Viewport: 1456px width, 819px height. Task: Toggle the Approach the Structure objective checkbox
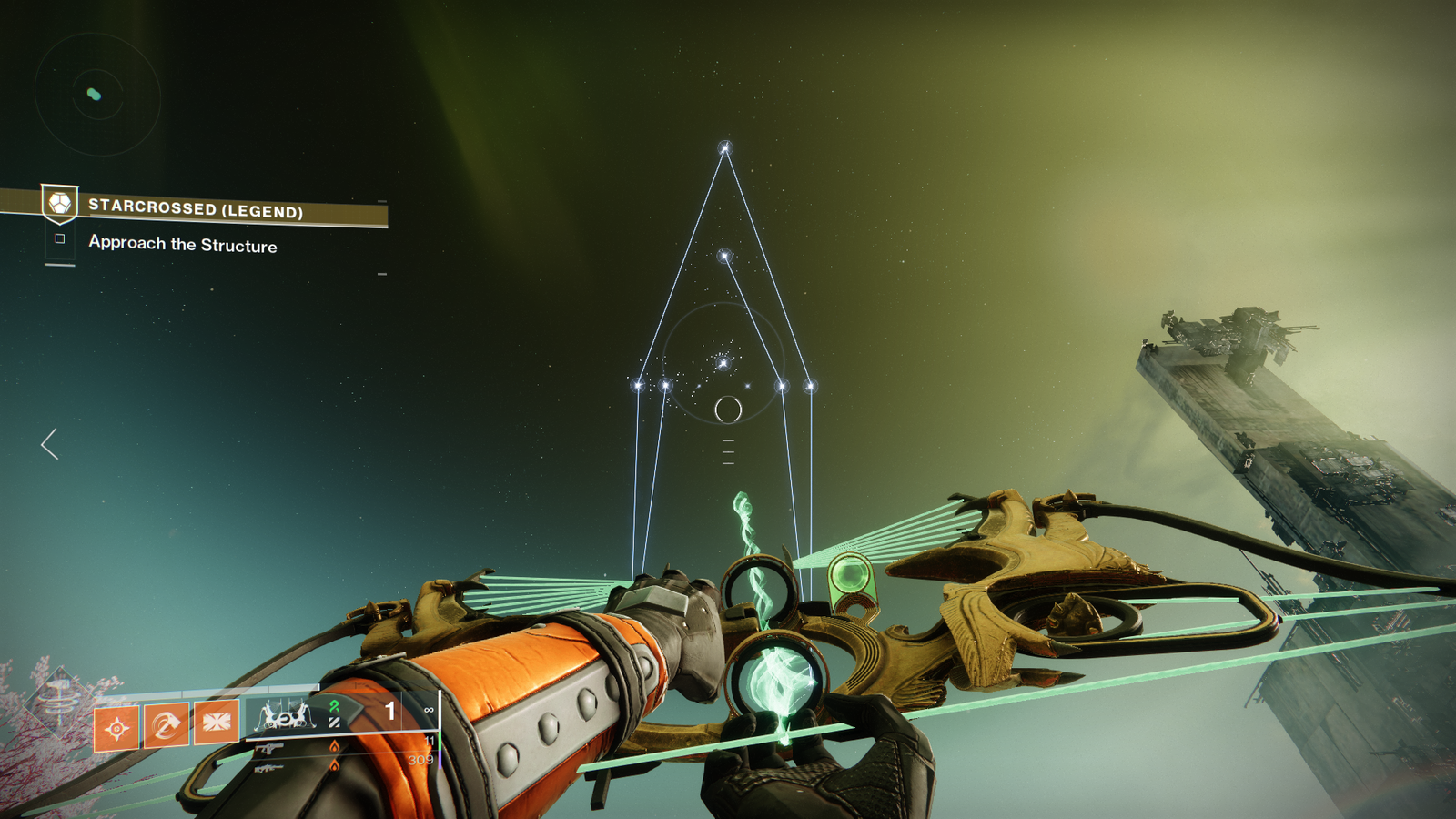[x=60, y=240]
